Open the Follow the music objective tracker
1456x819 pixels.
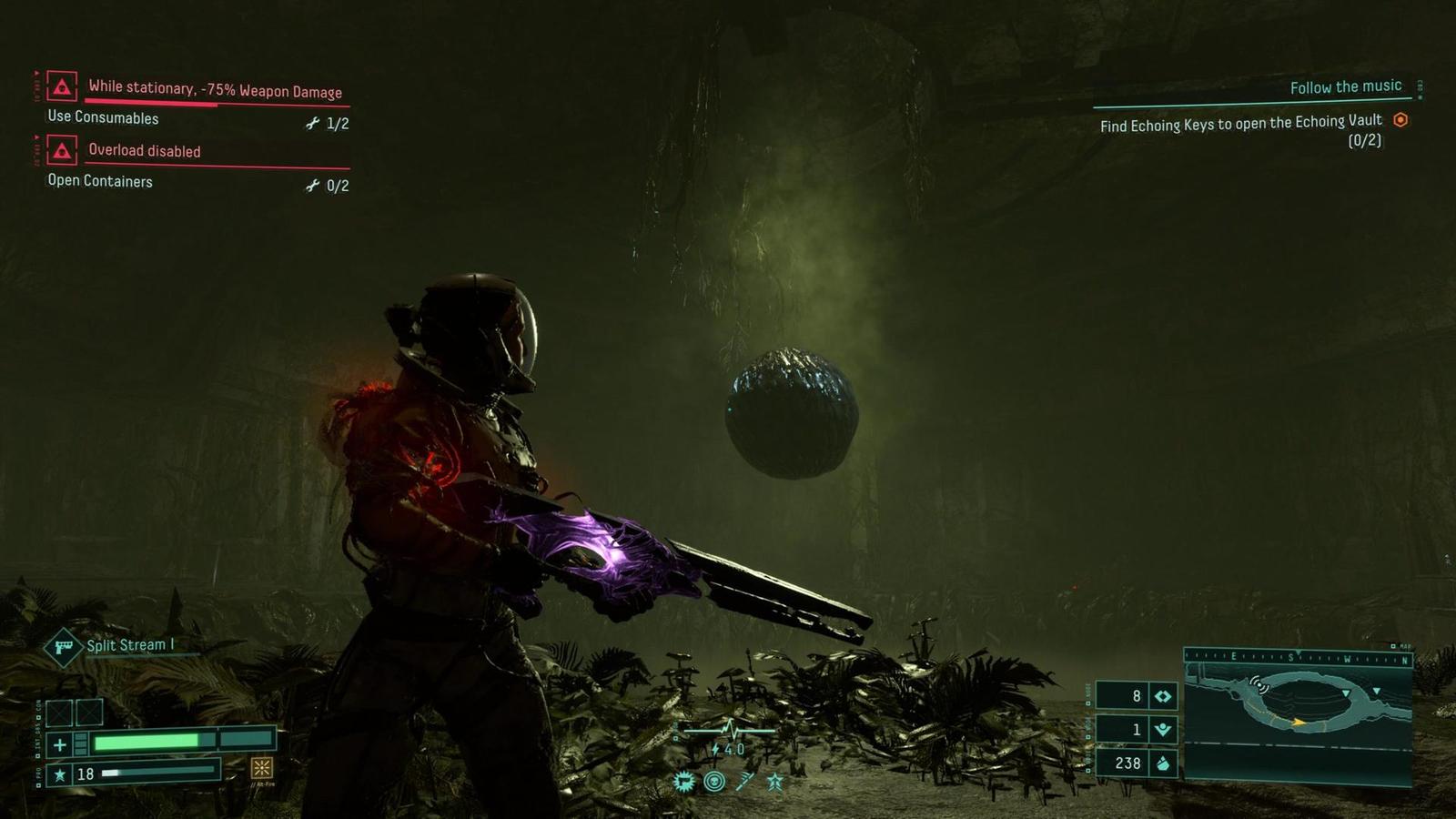coord(1345,86)
